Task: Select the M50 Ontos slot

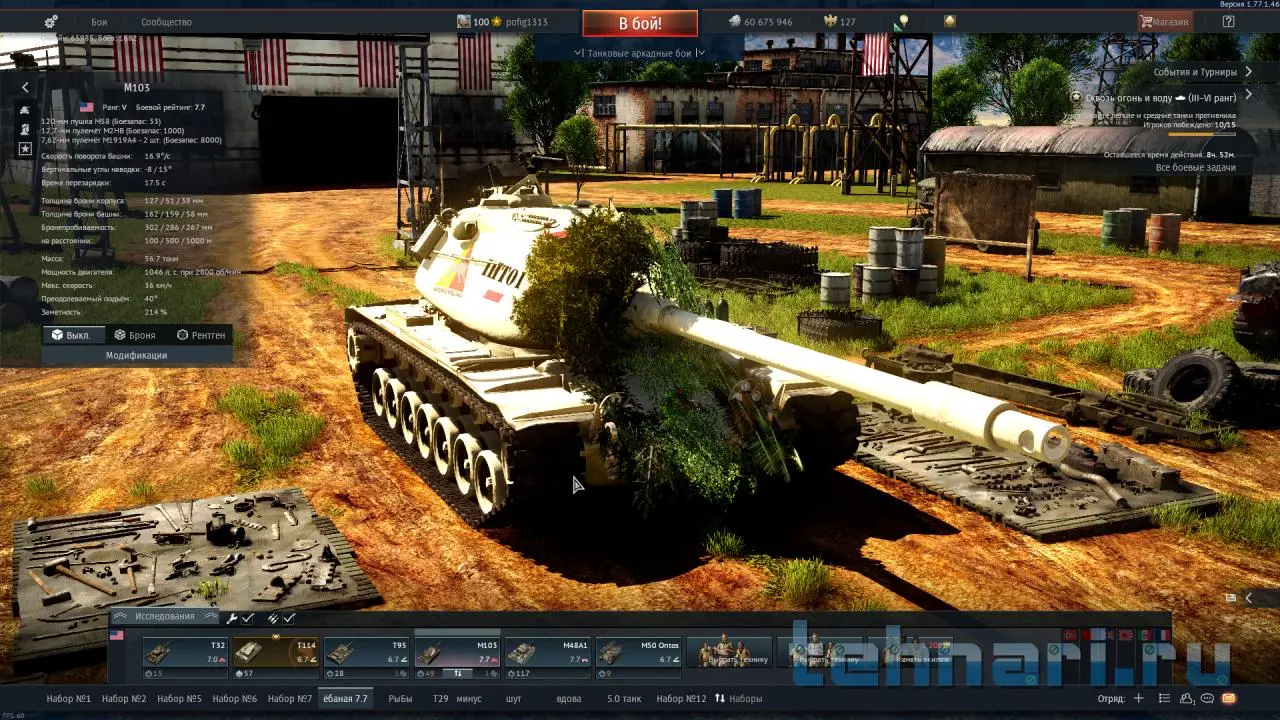Action: tap(639, 653)
